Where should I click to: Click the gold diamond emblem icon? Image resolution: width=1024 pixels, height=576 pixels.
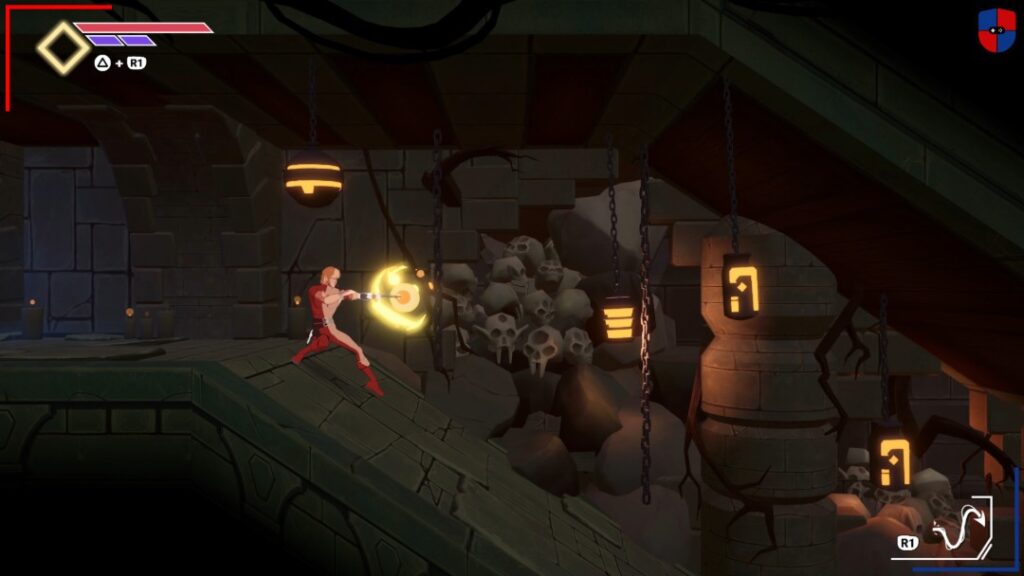click(63, 47)
